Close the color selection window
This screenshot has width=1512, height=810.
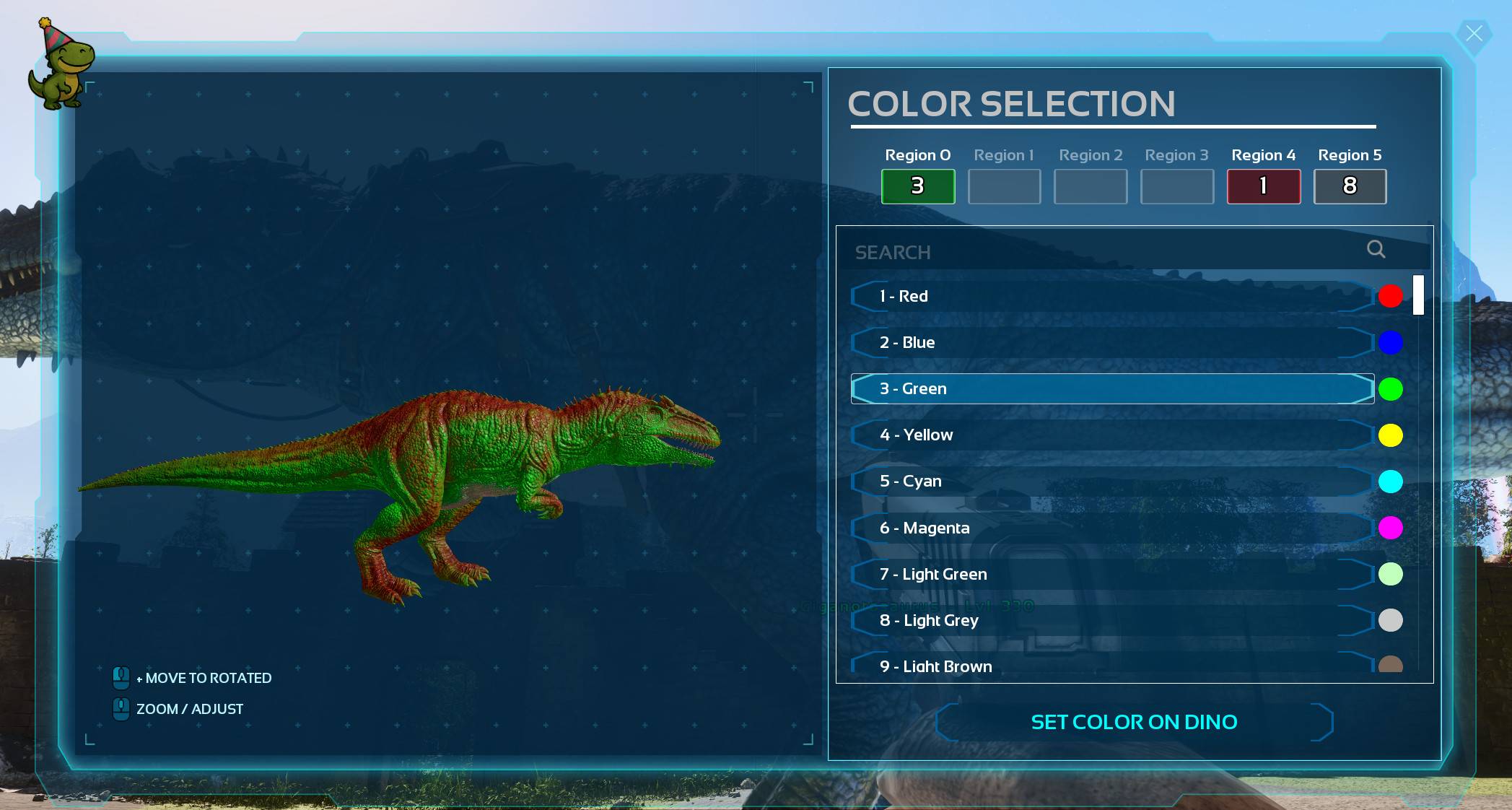click(x=1473, y=34)
